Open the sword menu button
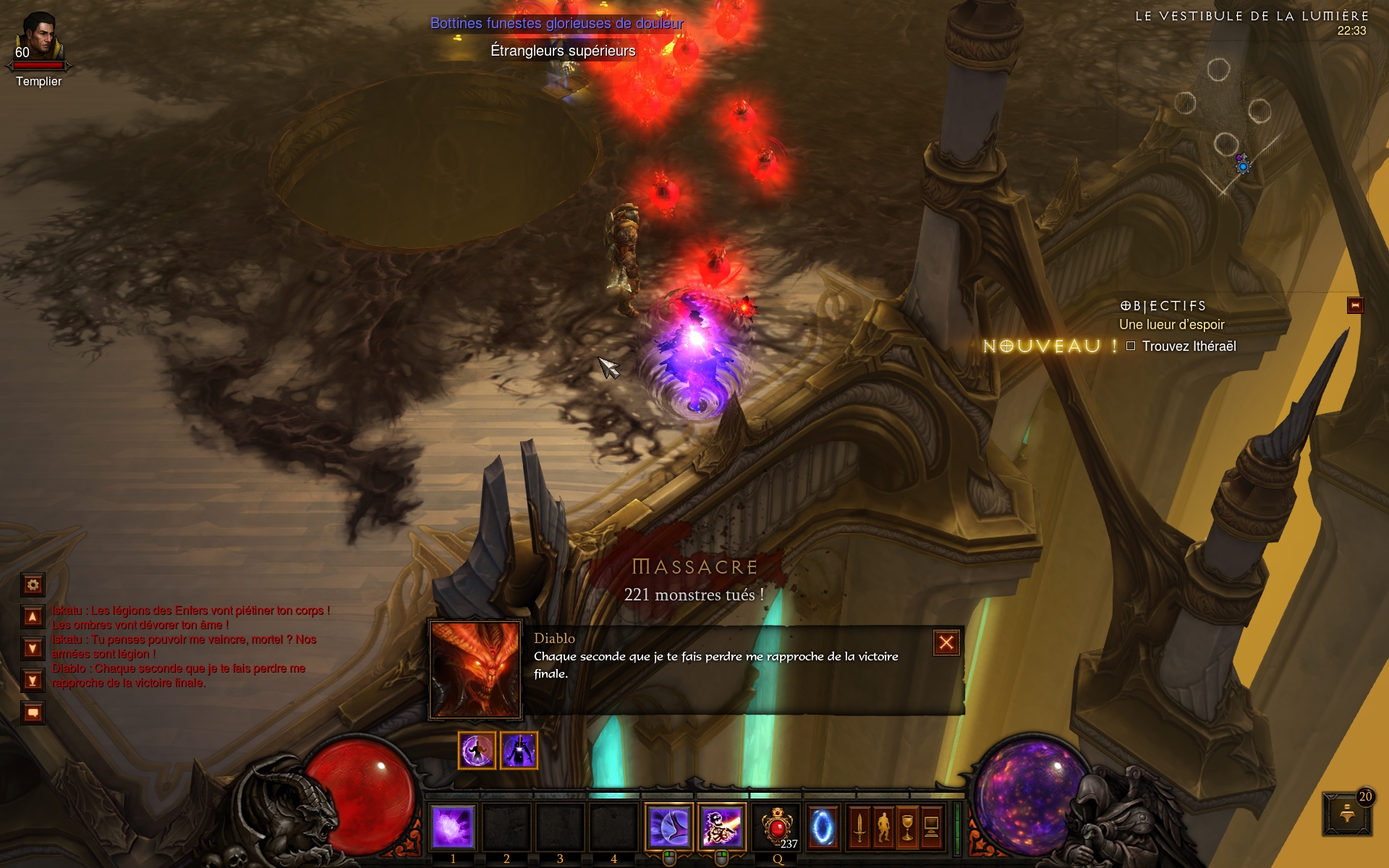The height and width of the screenshot is (868, 1389). [859, 827]
